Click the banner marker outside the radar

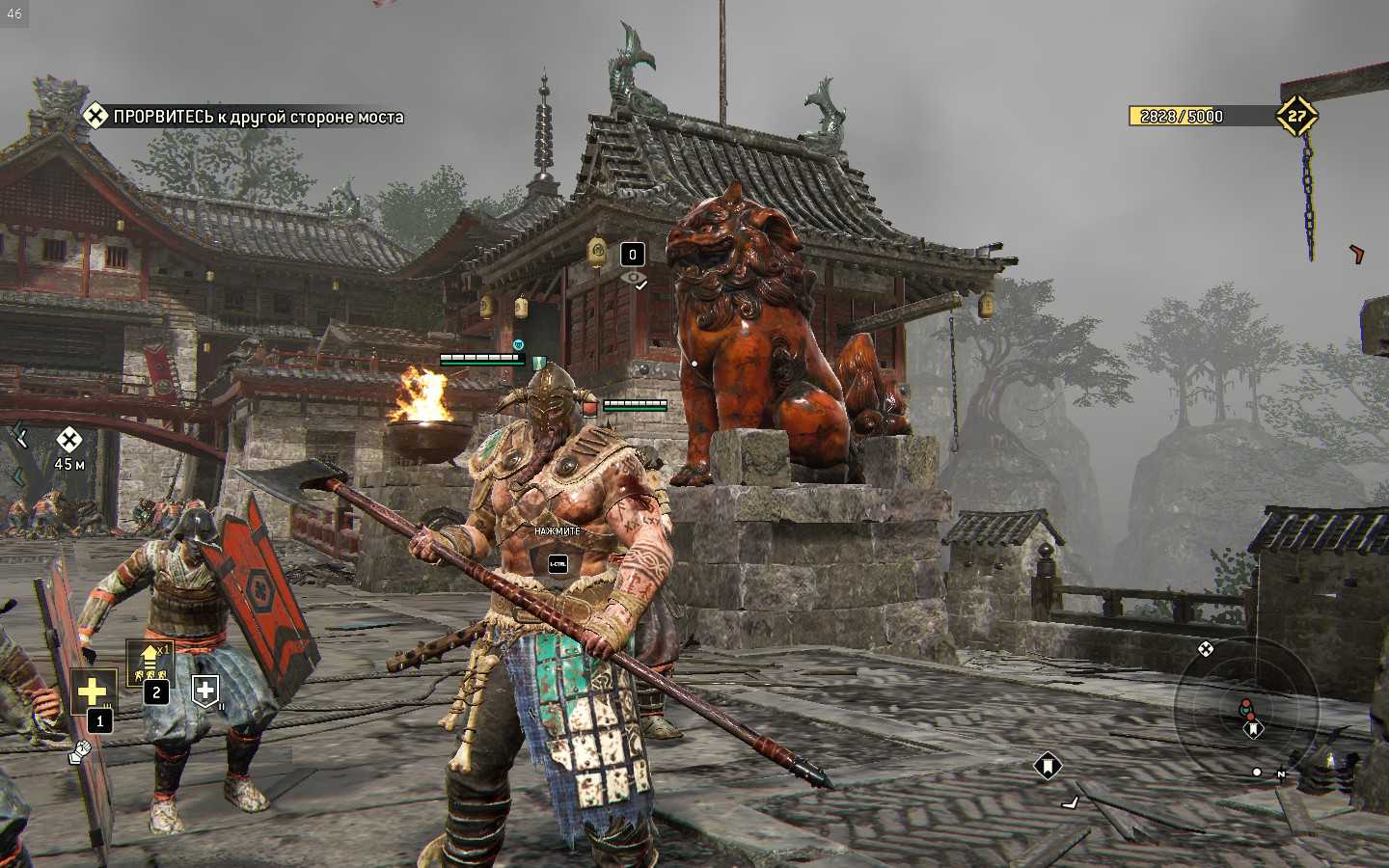tap(1048, 766)
